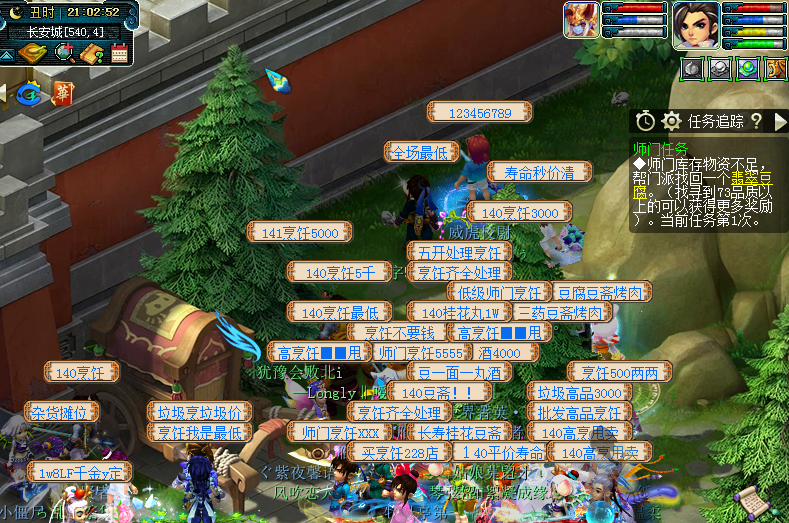This screenshot has height=523, width=789.
Task: Collapse the minimap panel with arrow button
Action: pos(8,53)
